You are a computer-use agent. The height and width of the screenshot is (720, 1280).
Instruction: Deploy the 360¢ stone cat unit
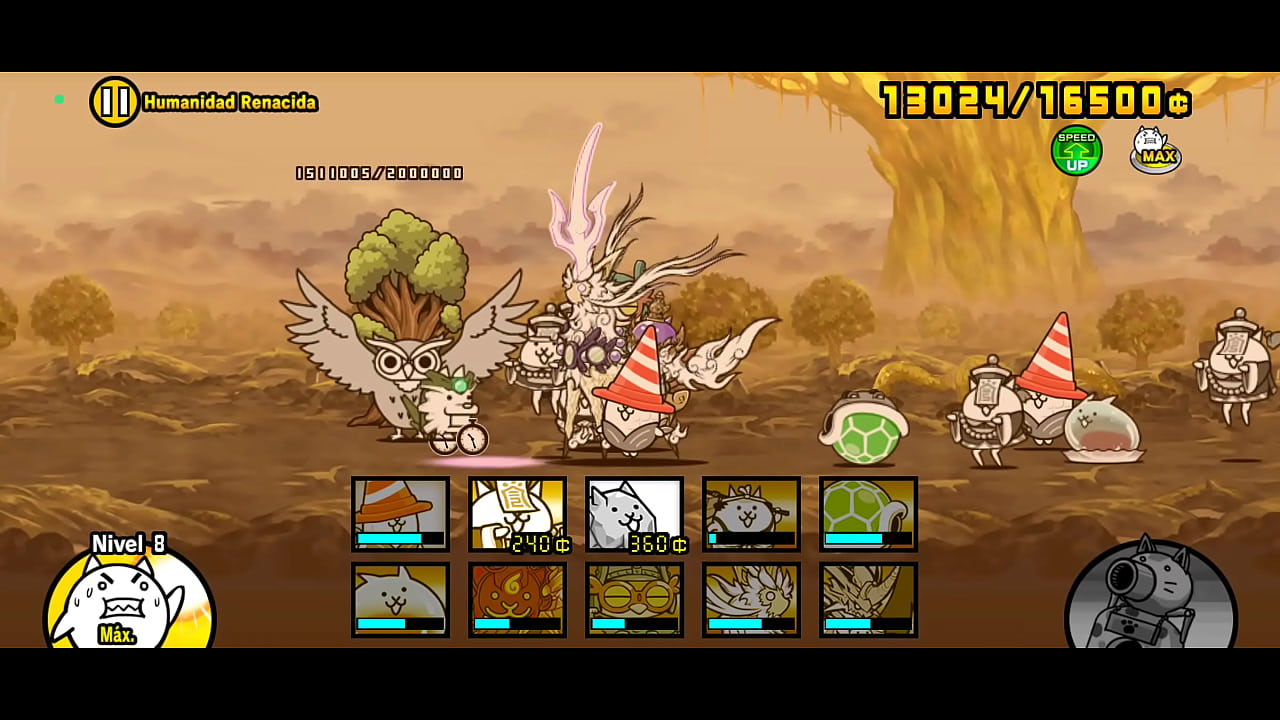[x=634, y=514]
